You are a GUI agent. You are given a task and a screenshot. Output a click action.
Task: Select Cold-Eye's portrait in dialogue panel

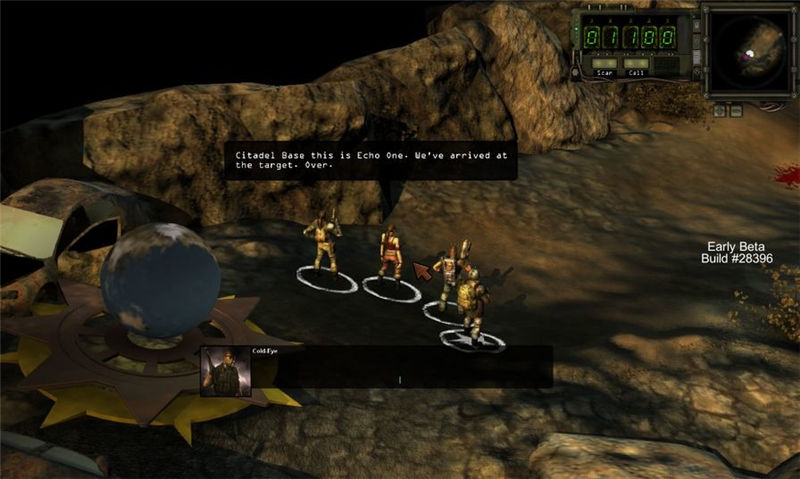226,372
